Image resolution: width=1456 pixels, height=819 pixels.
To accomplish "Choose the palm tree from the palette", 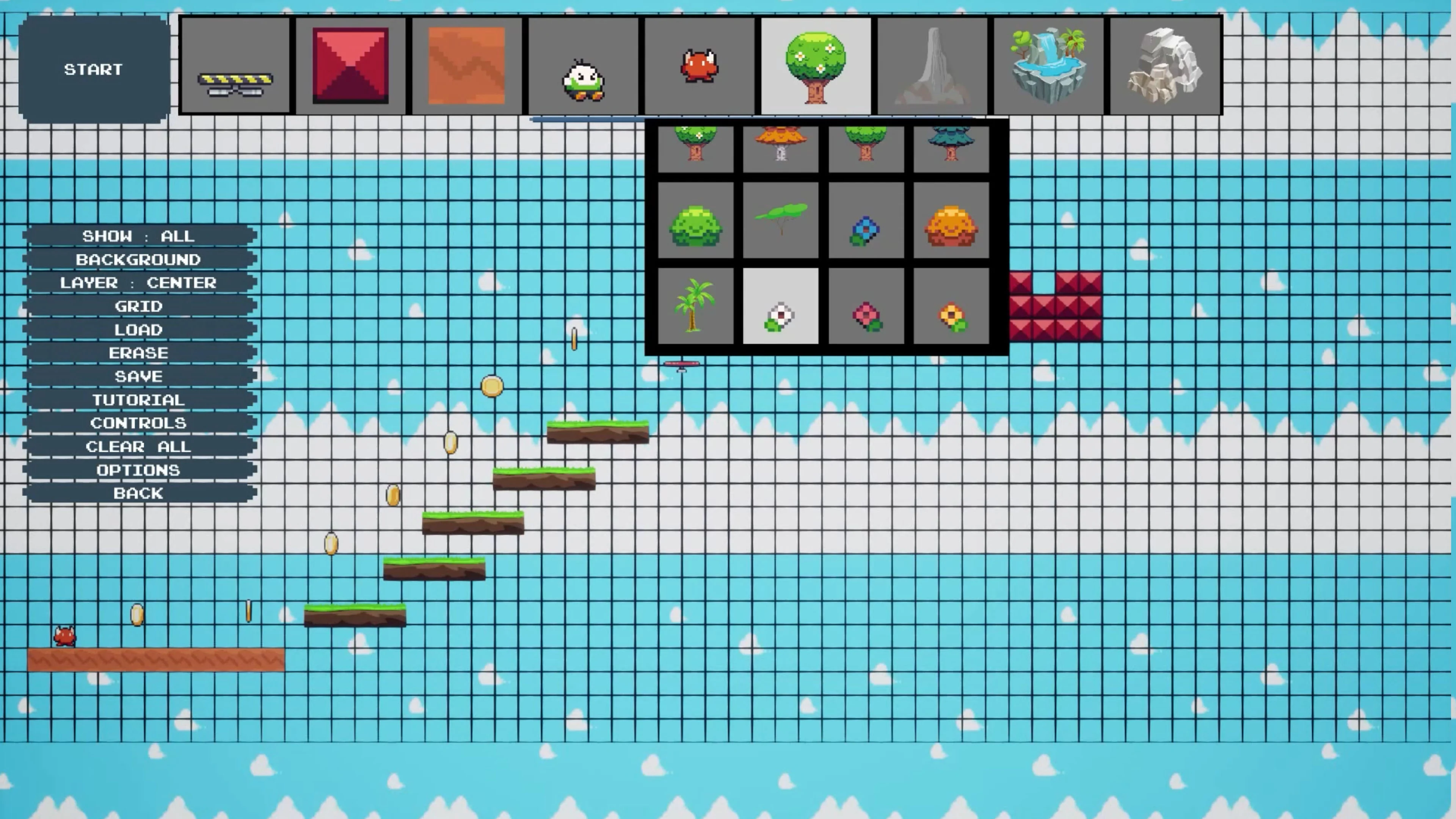I will [x=696, y=308].
